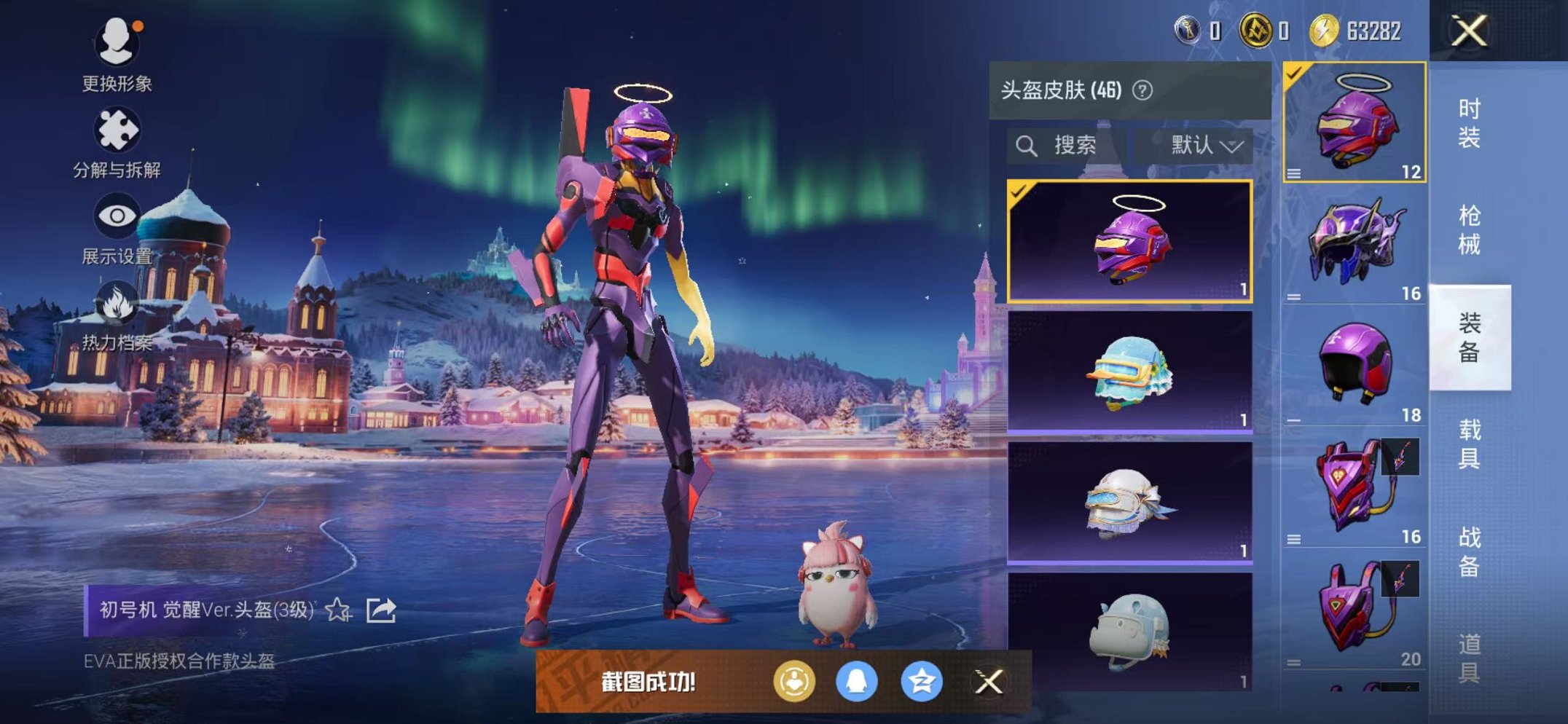Select the pale hippo helmet skin
The image size is (1568, 724).
click(x=1130, y=631)
